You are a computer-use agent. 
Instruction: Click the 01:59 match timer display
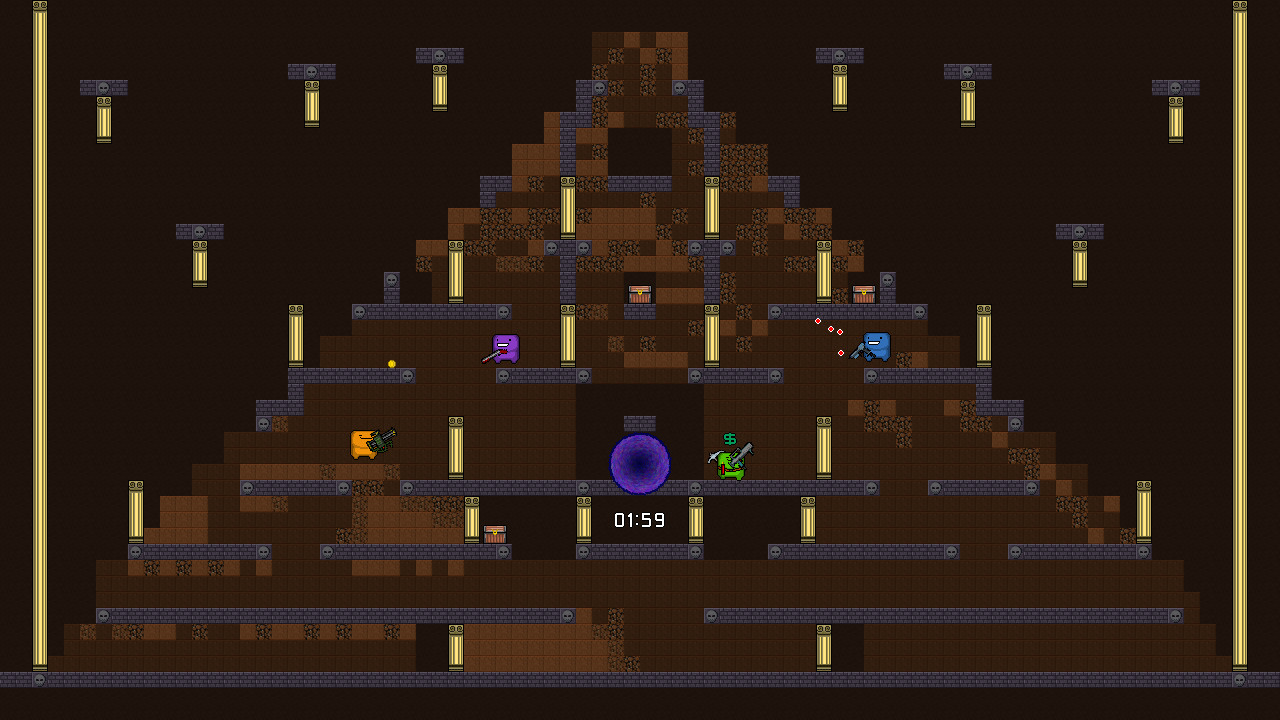[638, 519]
